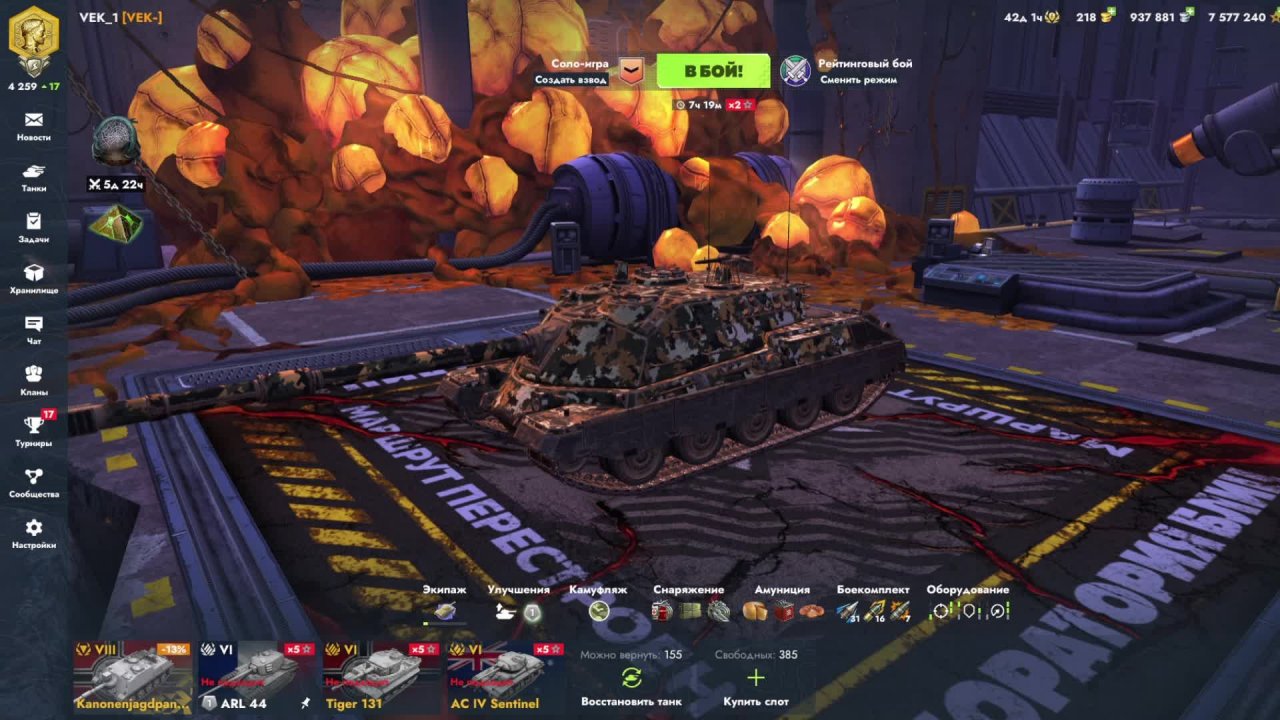Open the Хранилище storage menu

tap(34, 279)
